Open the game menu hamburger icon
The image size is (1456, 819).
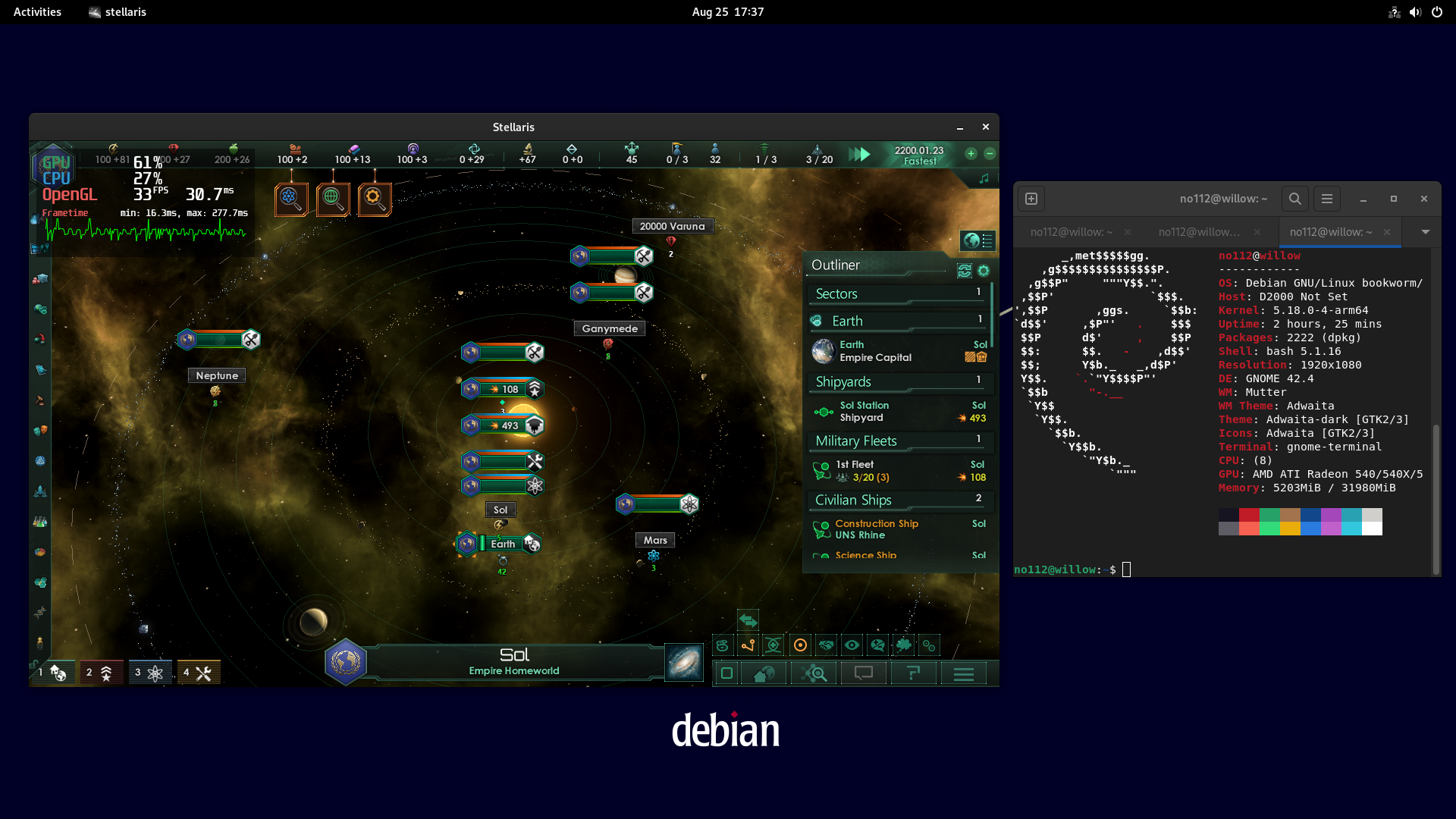pos(963,673)
